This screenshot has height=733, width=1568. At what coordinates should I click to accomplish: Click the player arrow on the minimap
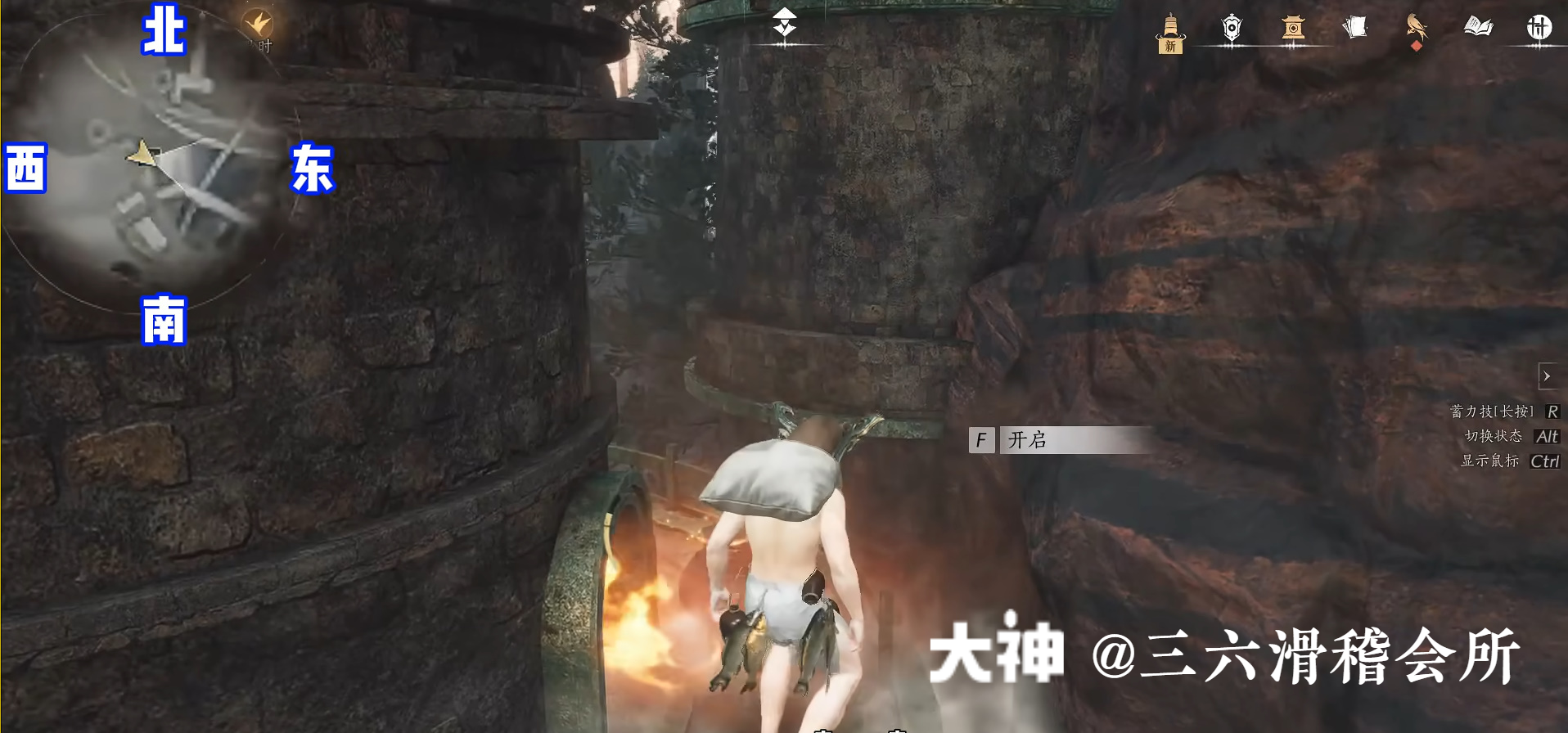coord(141,154)
